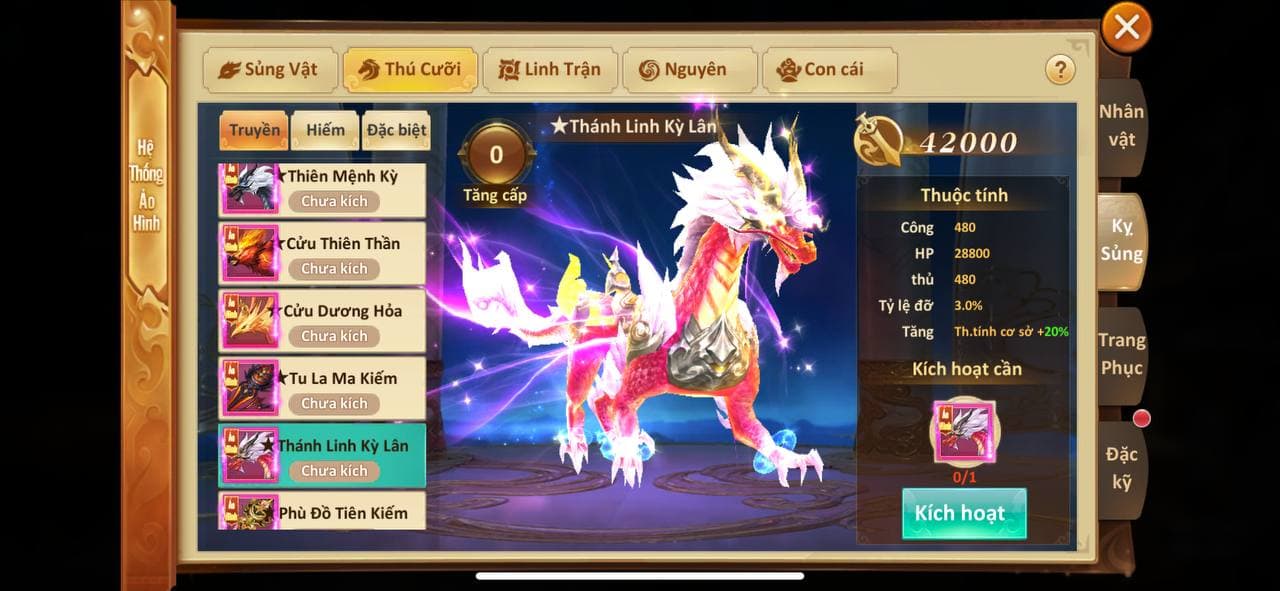Select the Đặc biệt filter
Image resolution: width=1280 pixels, height=591 pixels.
coord(396,130)
